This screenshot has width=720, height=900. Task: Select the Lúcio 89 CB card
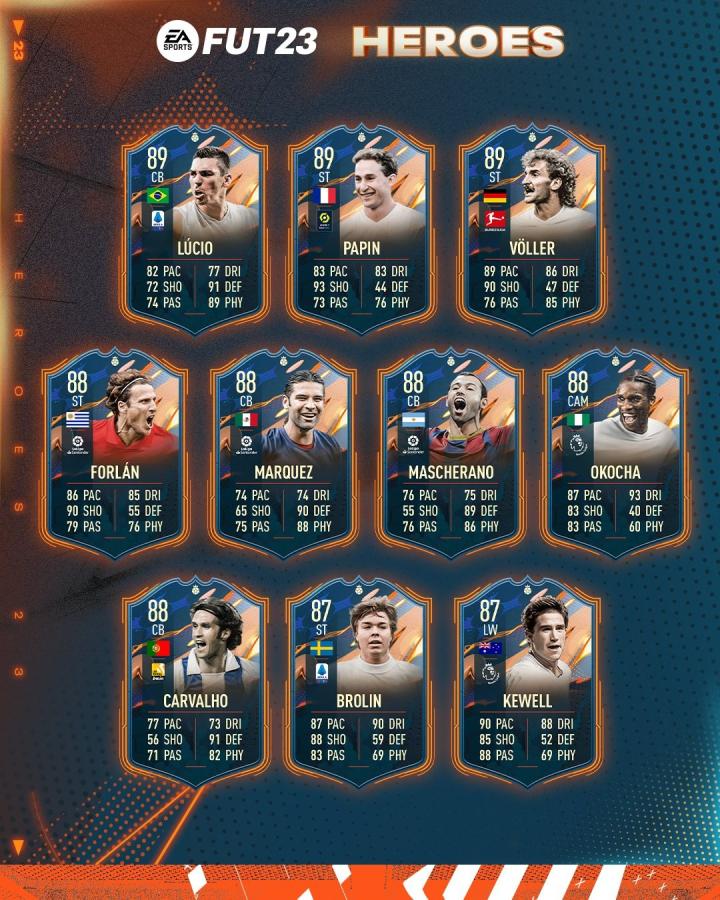pos(194,228)
